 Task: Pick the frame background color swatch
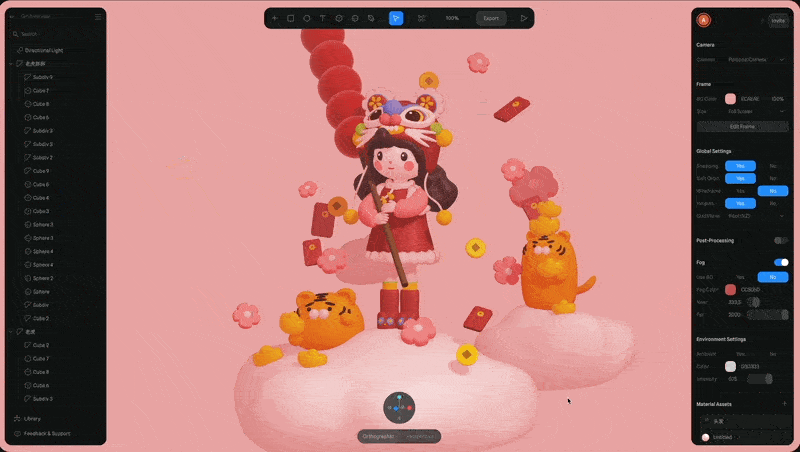[731, 99]
